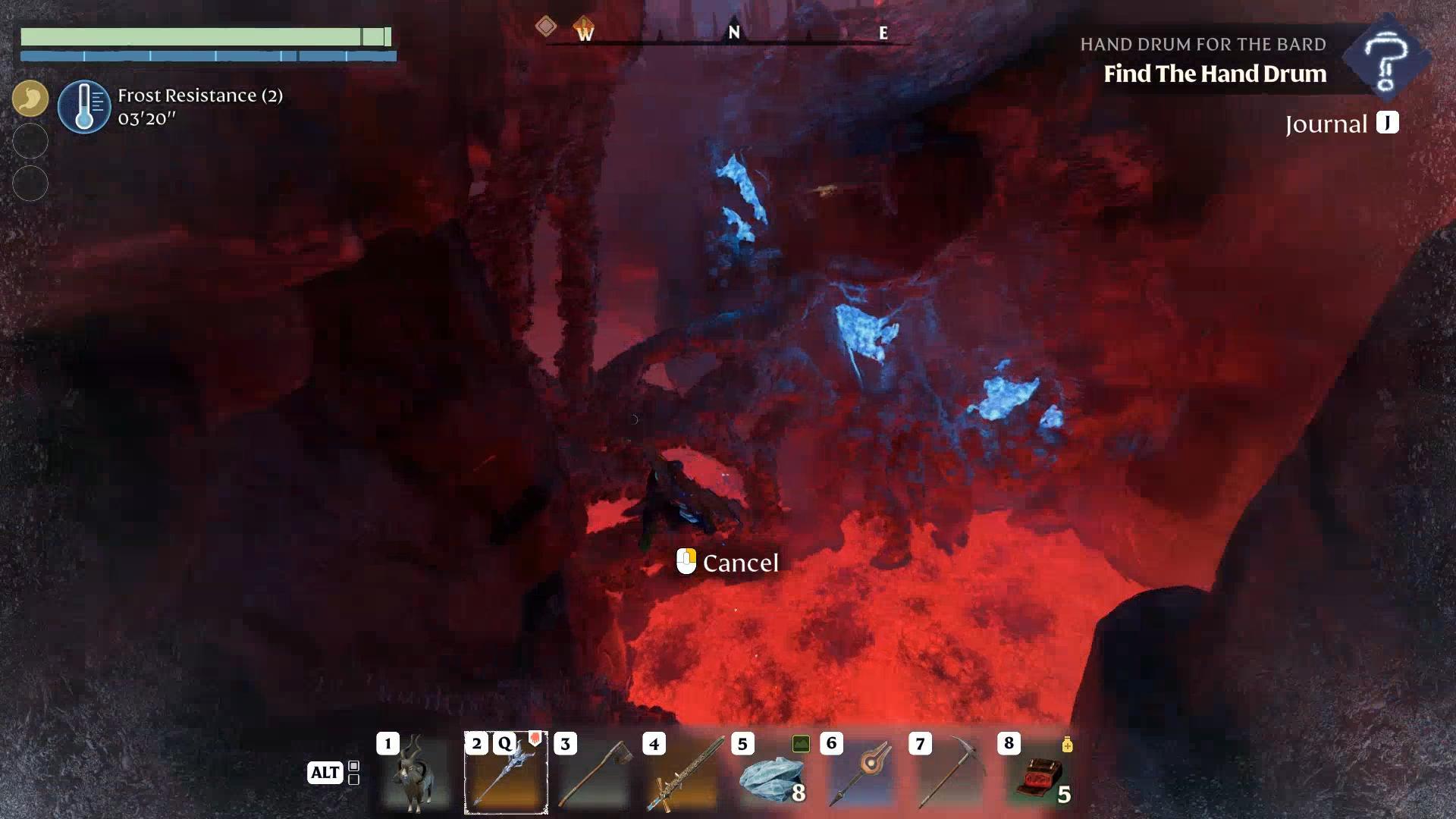
Task: Click the Frost Resistance buff icon
Action: click(x=85, y=106)
